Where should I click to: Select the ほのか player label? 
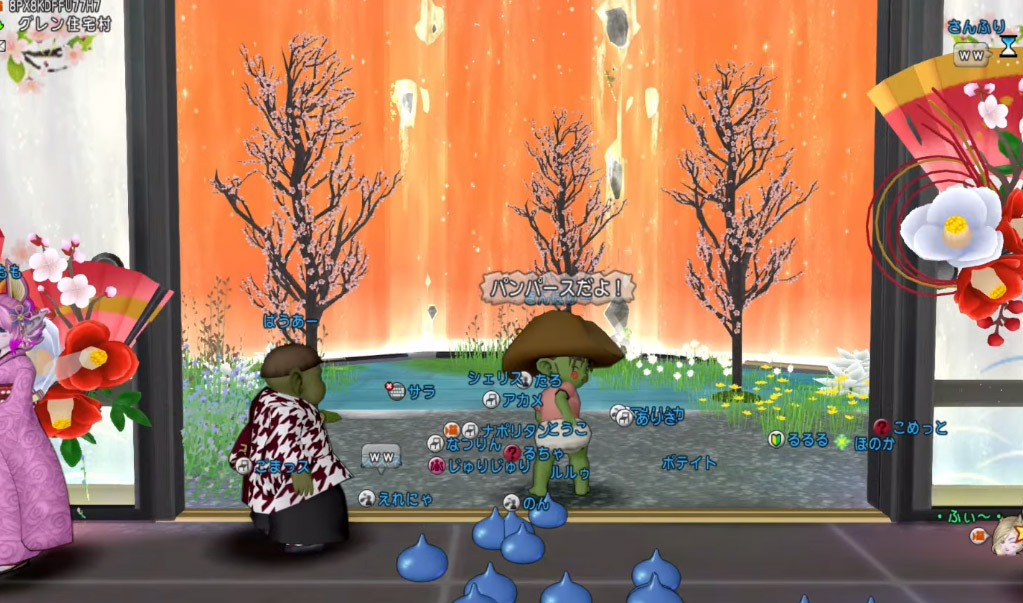pyautogui.click(x=874, y=443)
